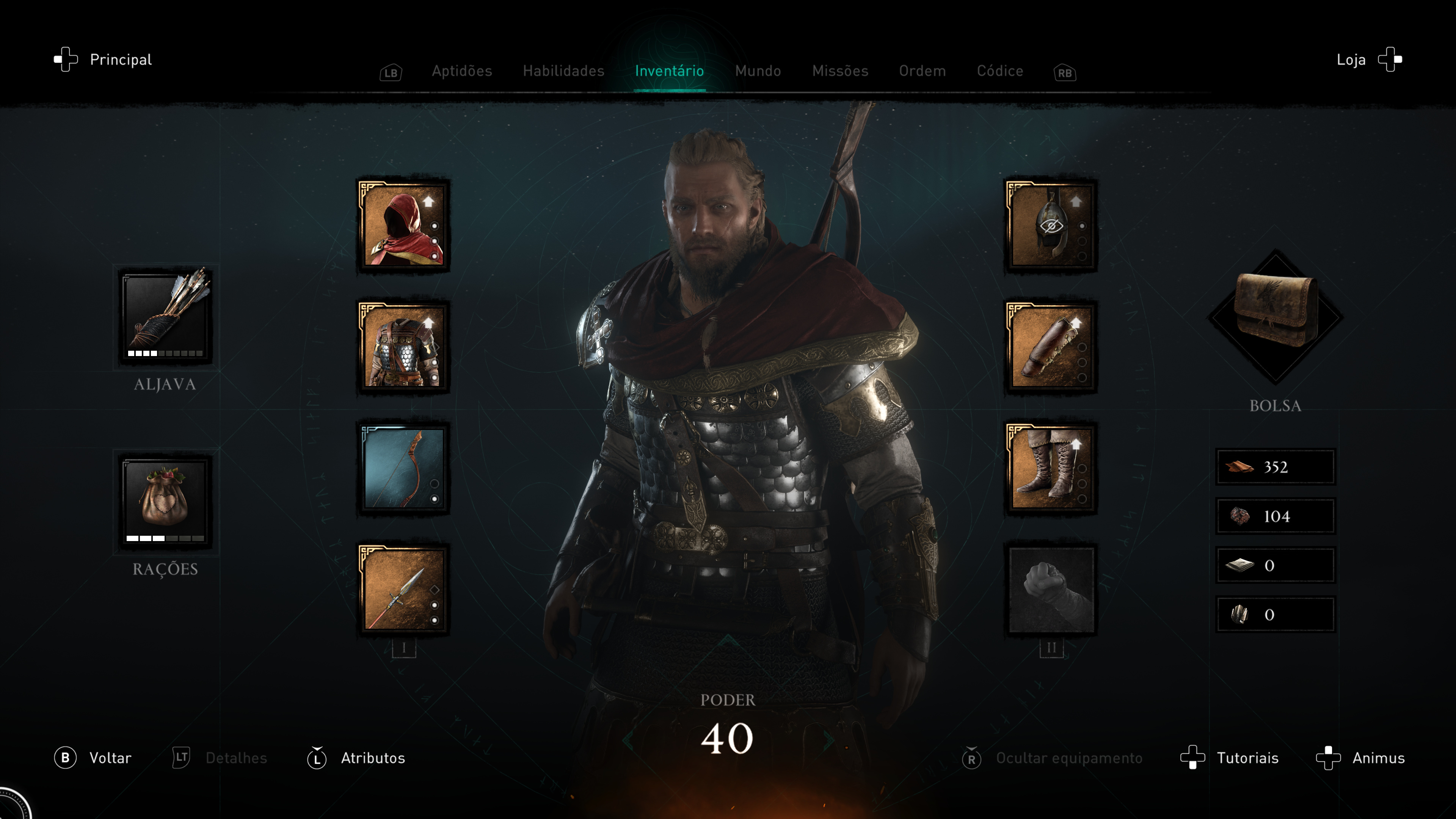1456x819 pixels.
Task: Open the Aljava quiver slot
Action: 165,317
